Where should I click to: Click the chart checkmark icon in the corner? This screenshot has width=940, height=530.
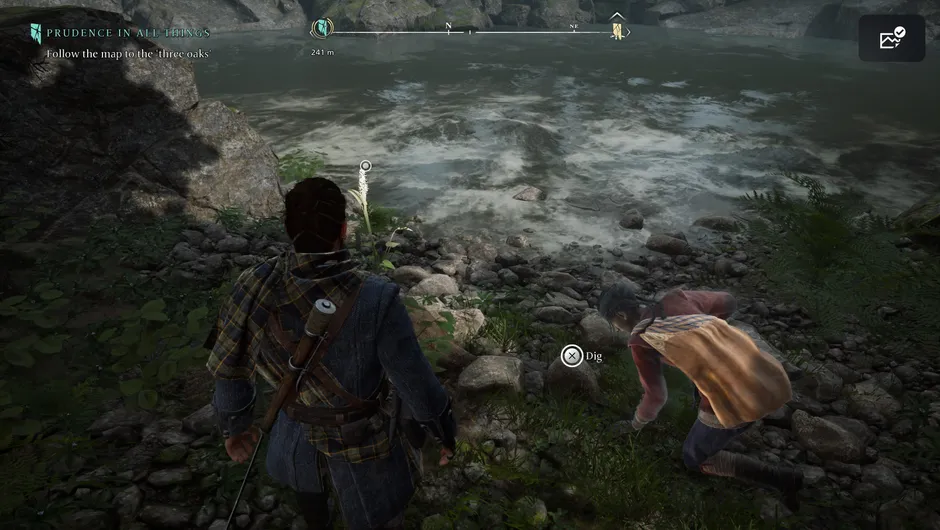891,38
